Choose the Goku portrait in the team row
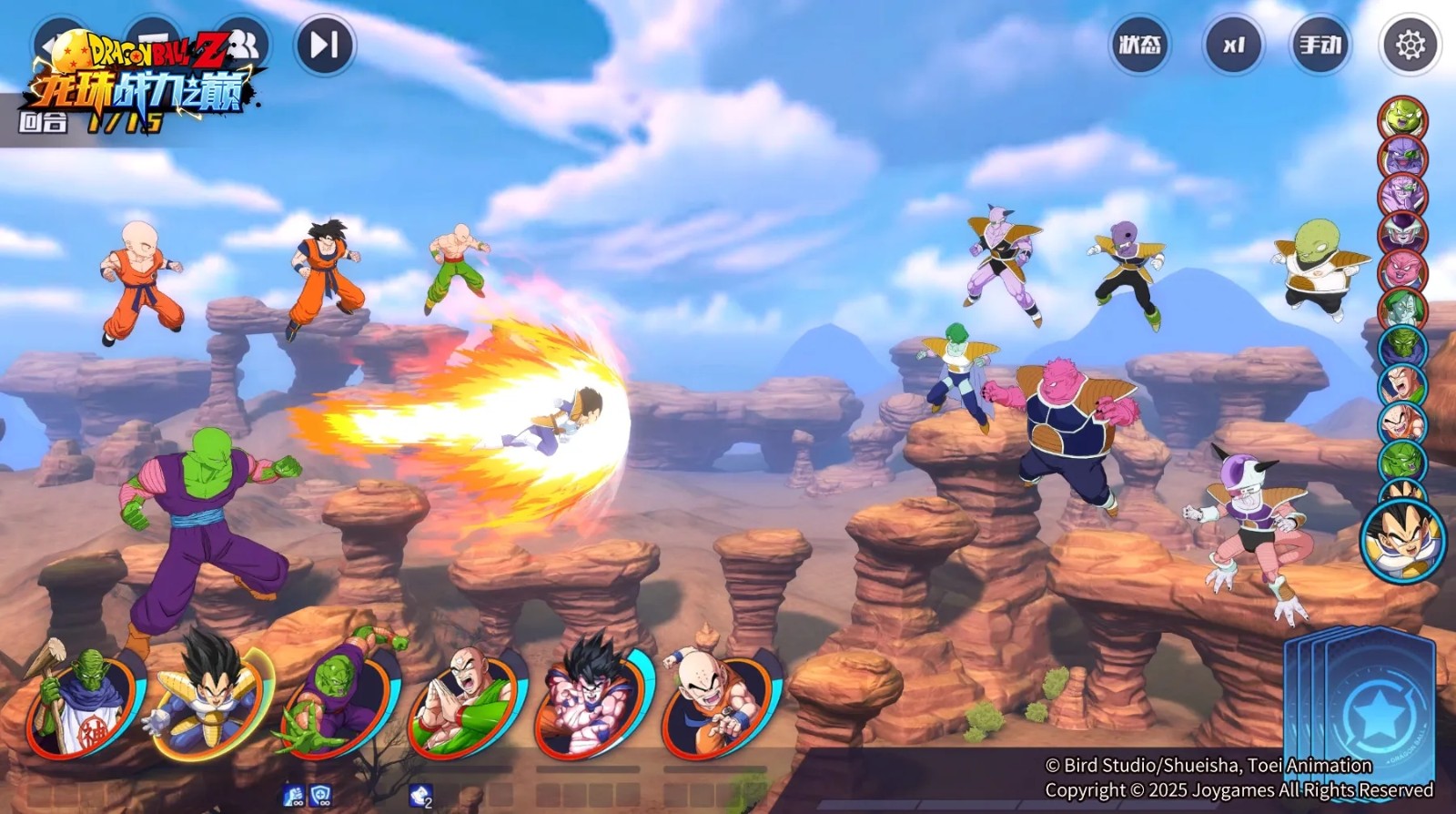This screenshot has width=1456, height=814. pyautogui.click(x=593, y=702)
